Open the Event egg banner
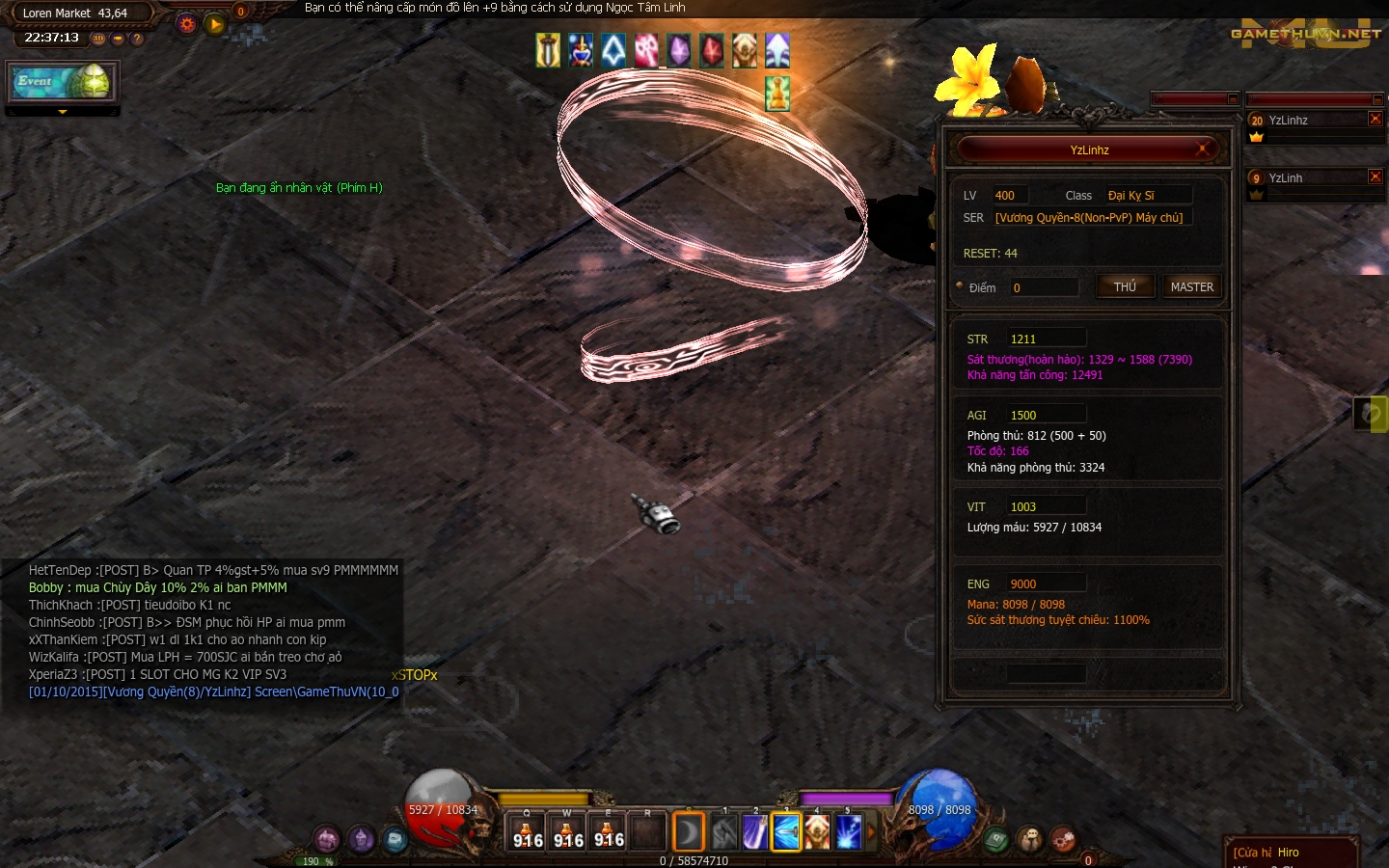 point(63,82)
